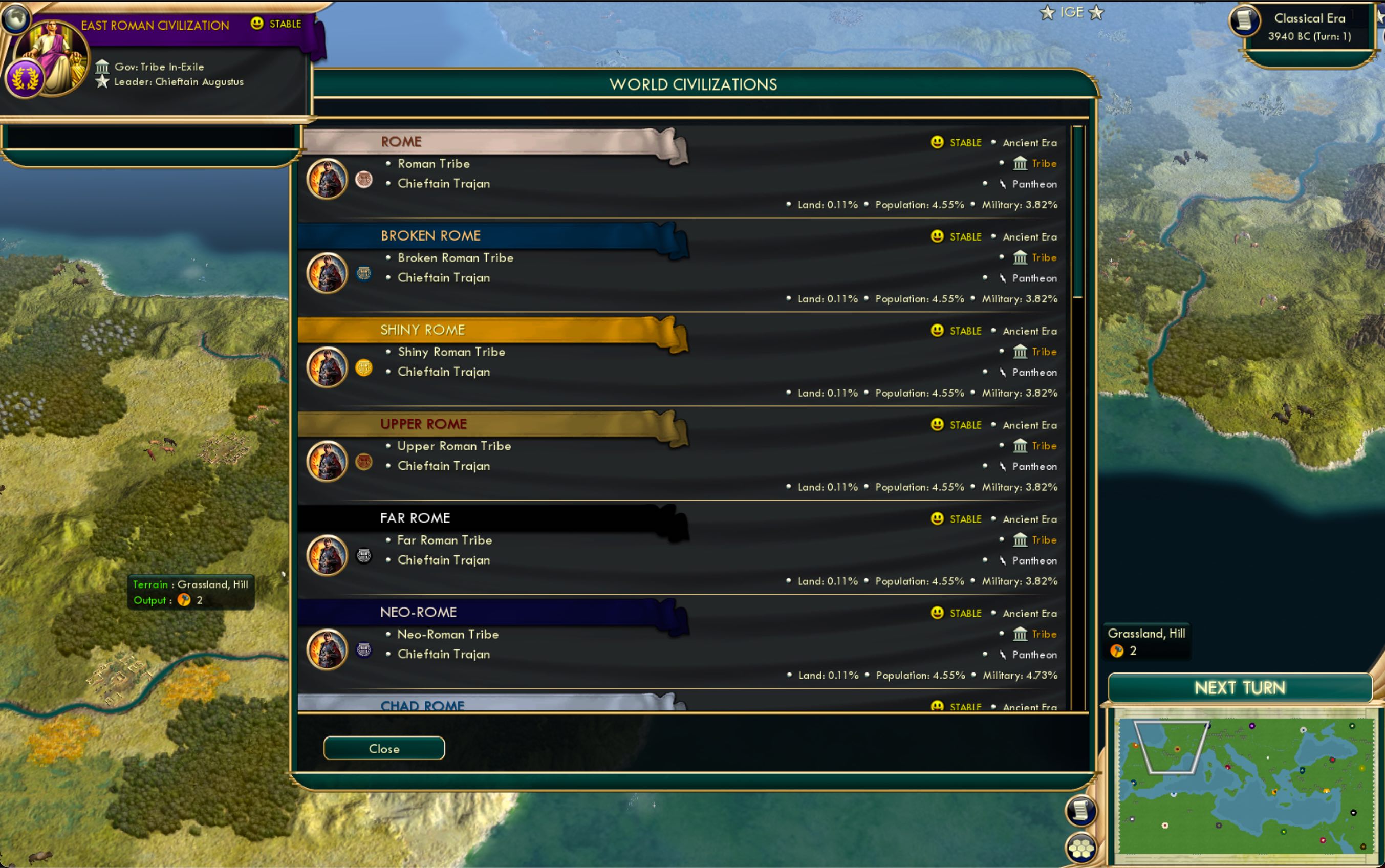Click Shiny Rome's gold emblem icon
This screenshot has width=1385, height=868.
[364, 368]
